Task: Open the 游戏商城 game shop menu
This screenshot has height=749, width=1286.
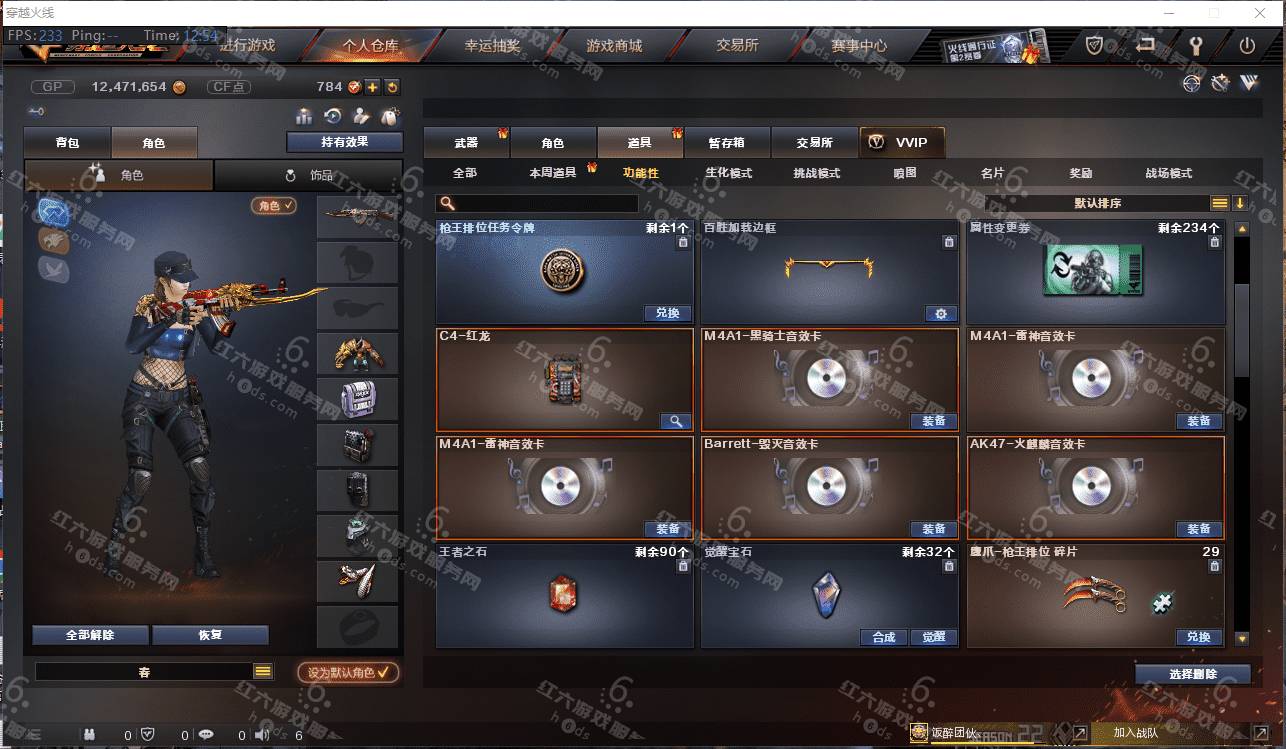Action: point(614,46)
